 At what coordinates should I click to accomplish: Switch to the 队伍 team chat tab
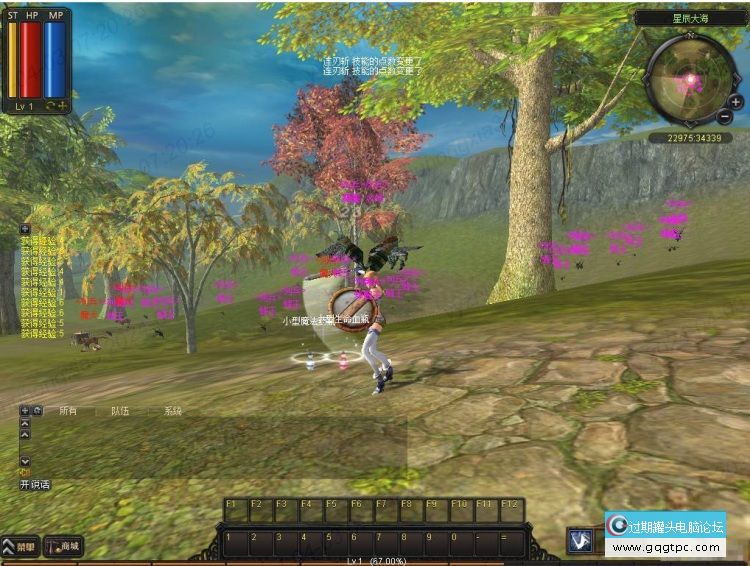(120, 411)
